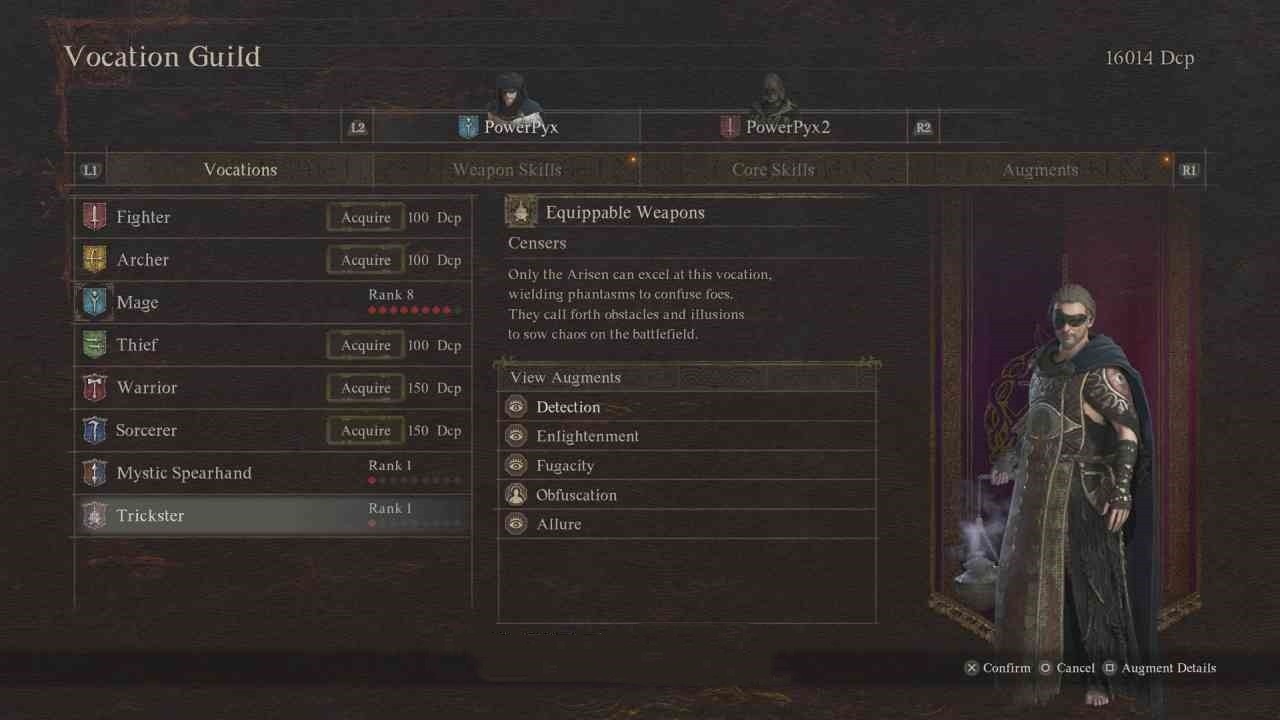Acquire the Archer vocation

pyautogui.click(x=366, y=260)
